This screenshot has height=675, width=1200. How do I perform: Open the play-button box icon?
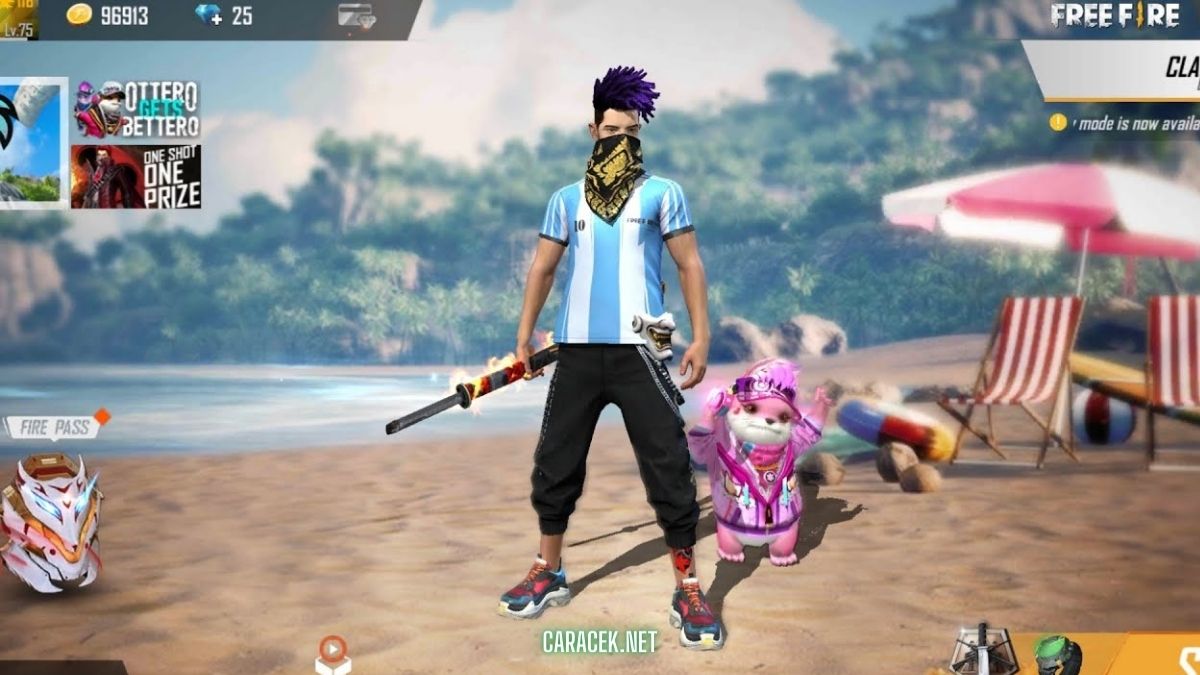pos(332,654)
